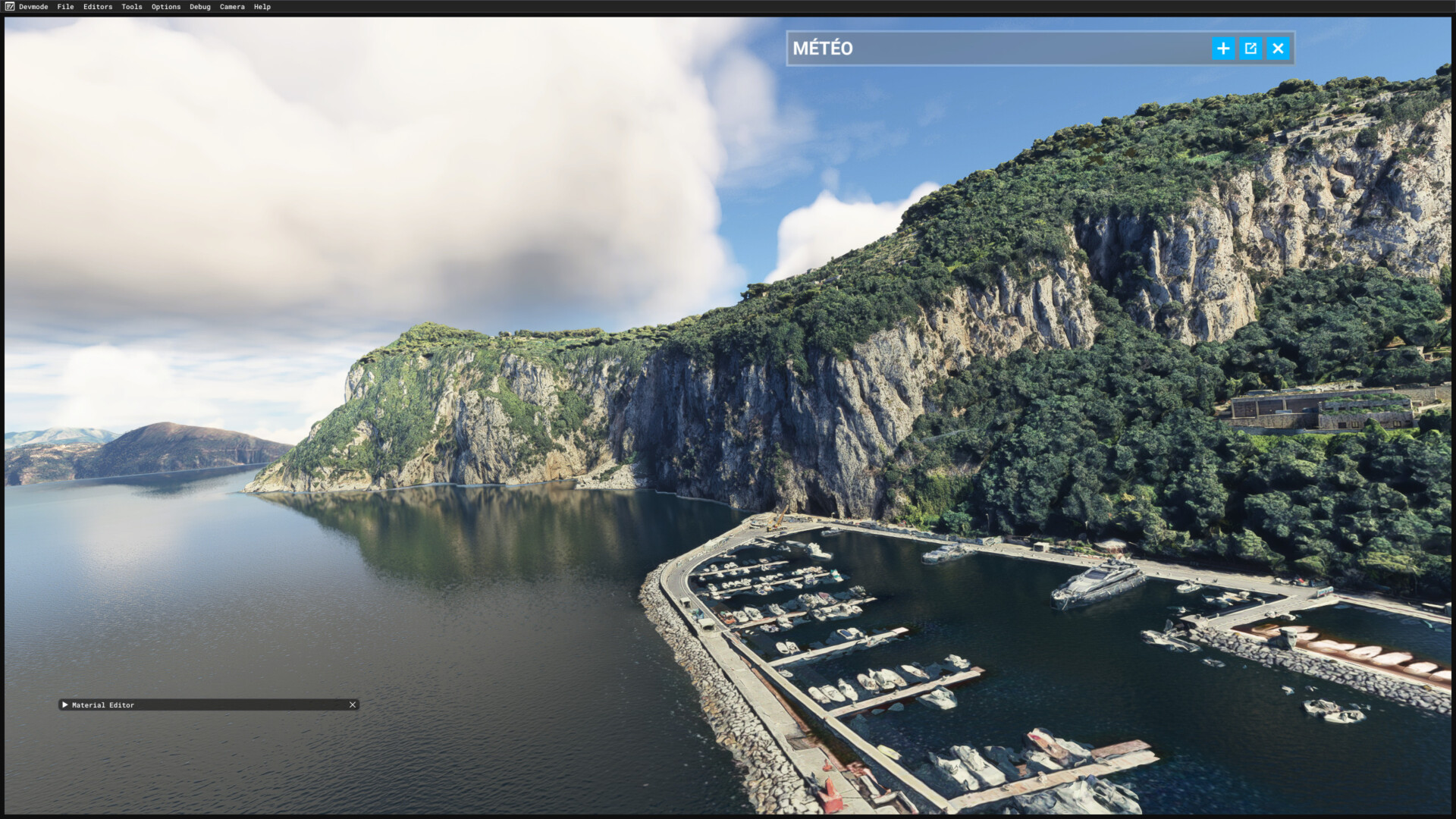
Task: Close the Météo panel
Action: [x=1278, y=49]
